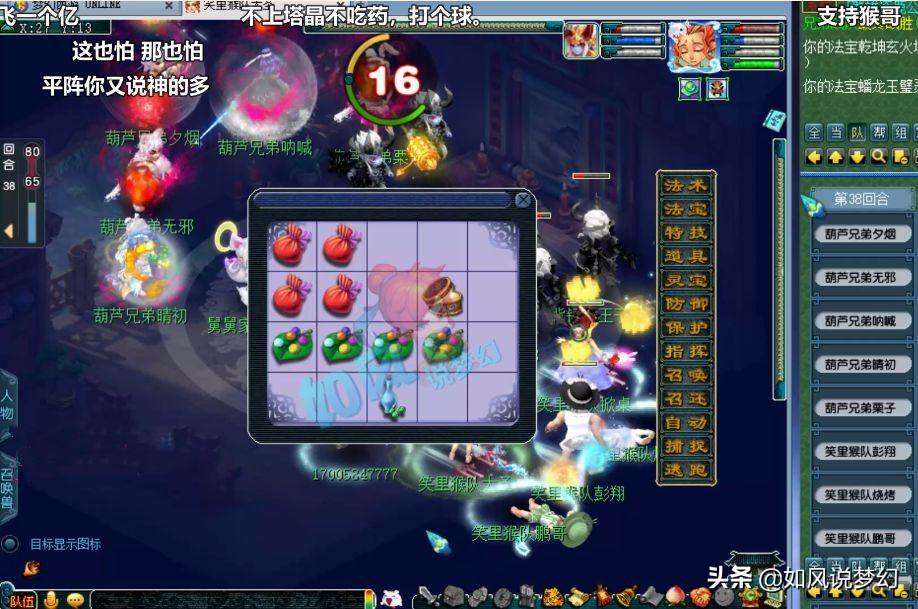Image resolution: width=918 pixels, height=609 pixels.
Task: Open the 道具 battle command
Action: point(686,257)
